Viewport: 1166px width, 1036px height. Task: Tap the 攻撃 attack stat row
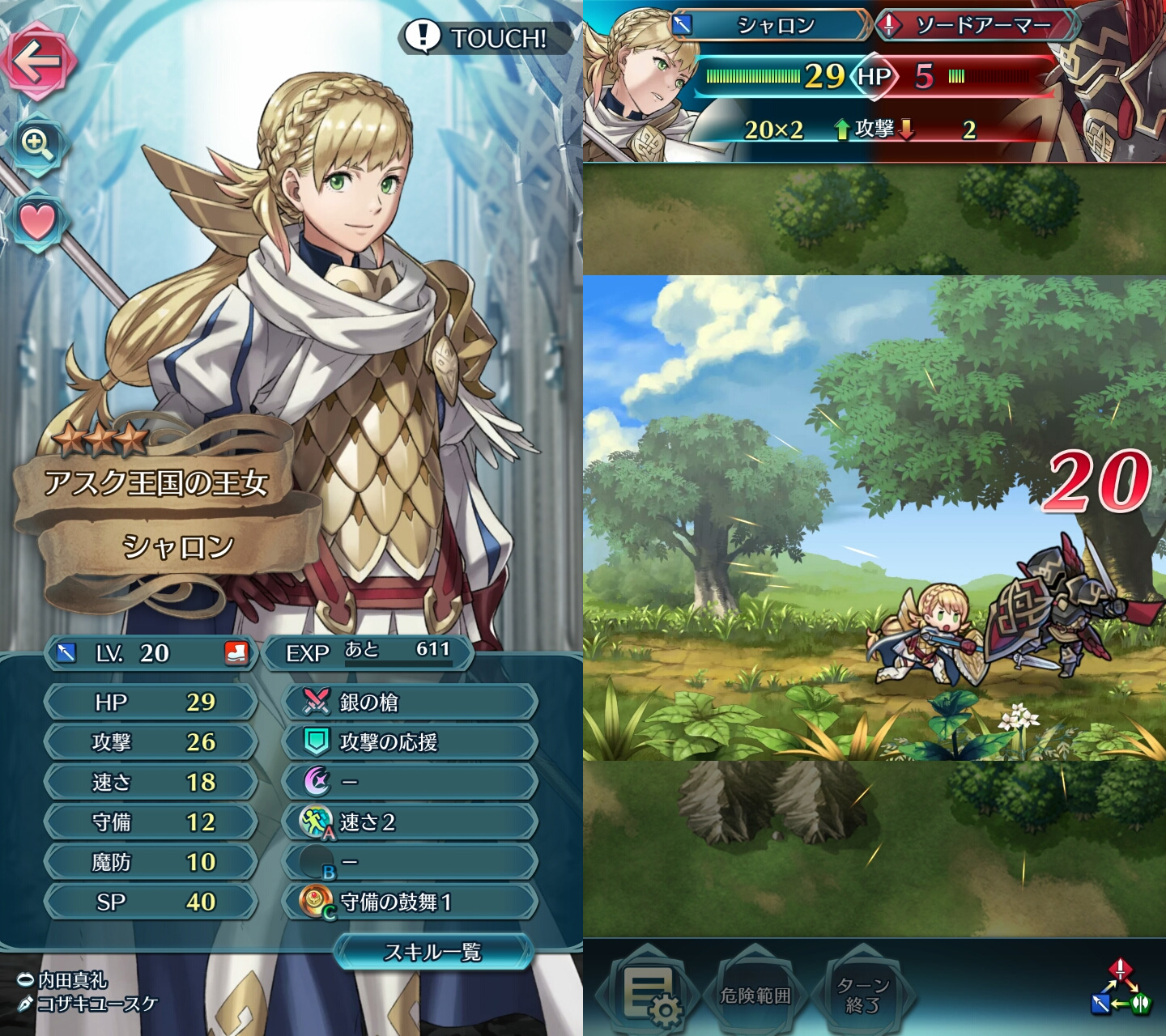coord(151,741)
